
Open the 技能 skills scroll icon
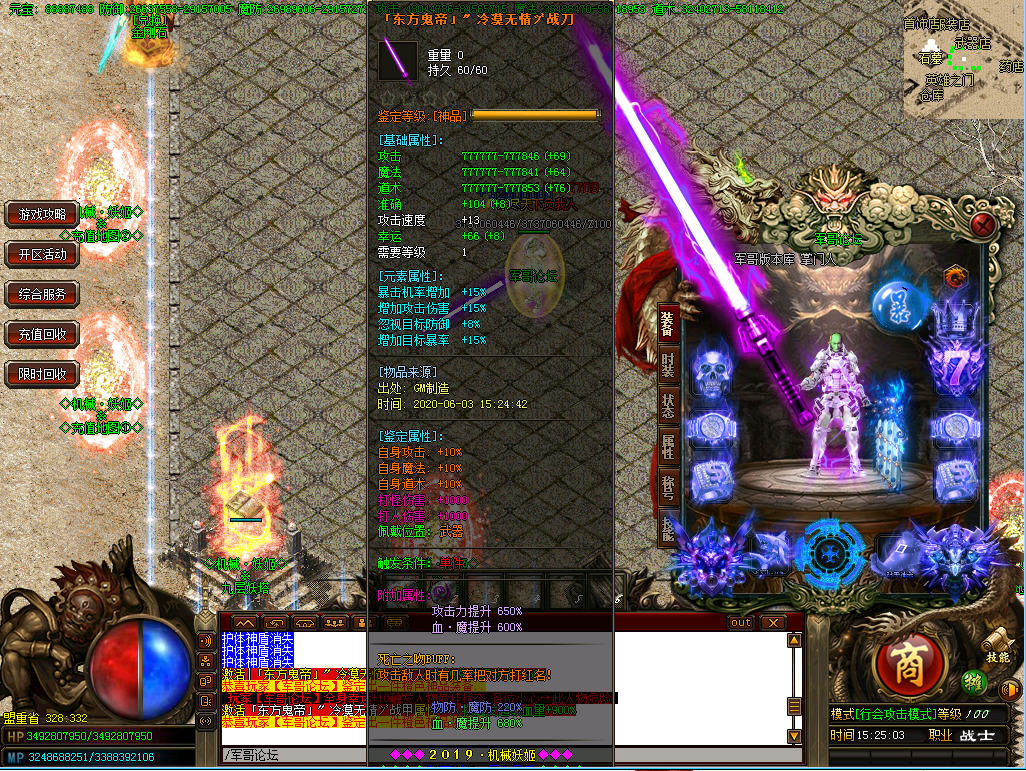tap(996, 643)
